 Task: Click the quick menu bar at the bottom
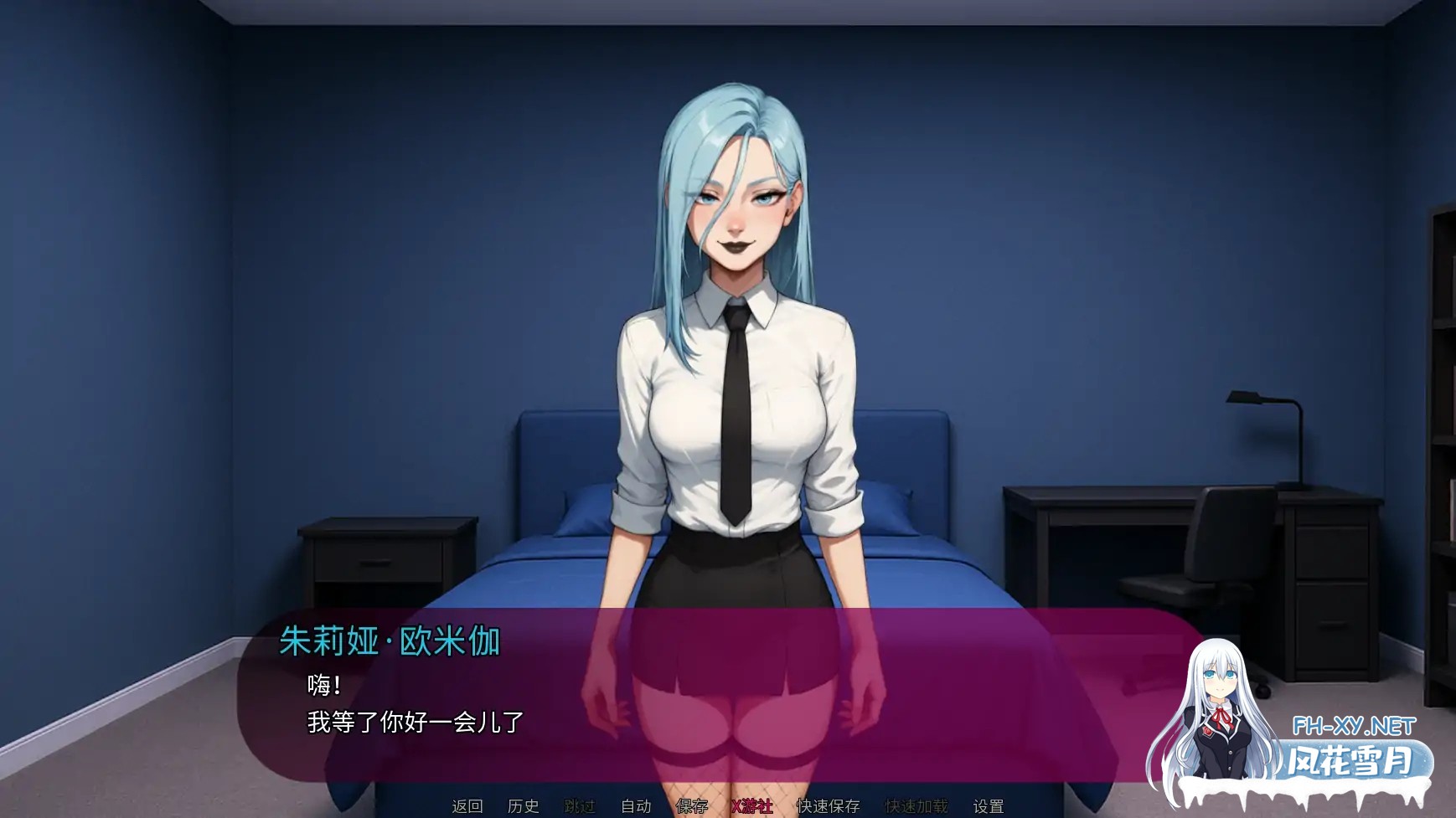coord(729,806)
